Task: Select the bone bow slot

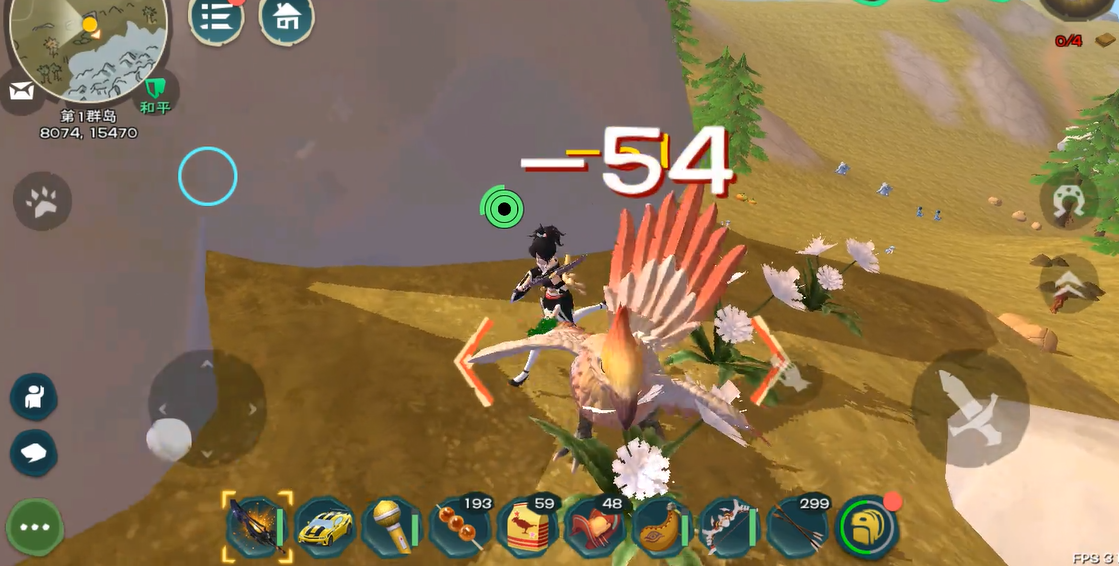Action: tap(730, 526)
